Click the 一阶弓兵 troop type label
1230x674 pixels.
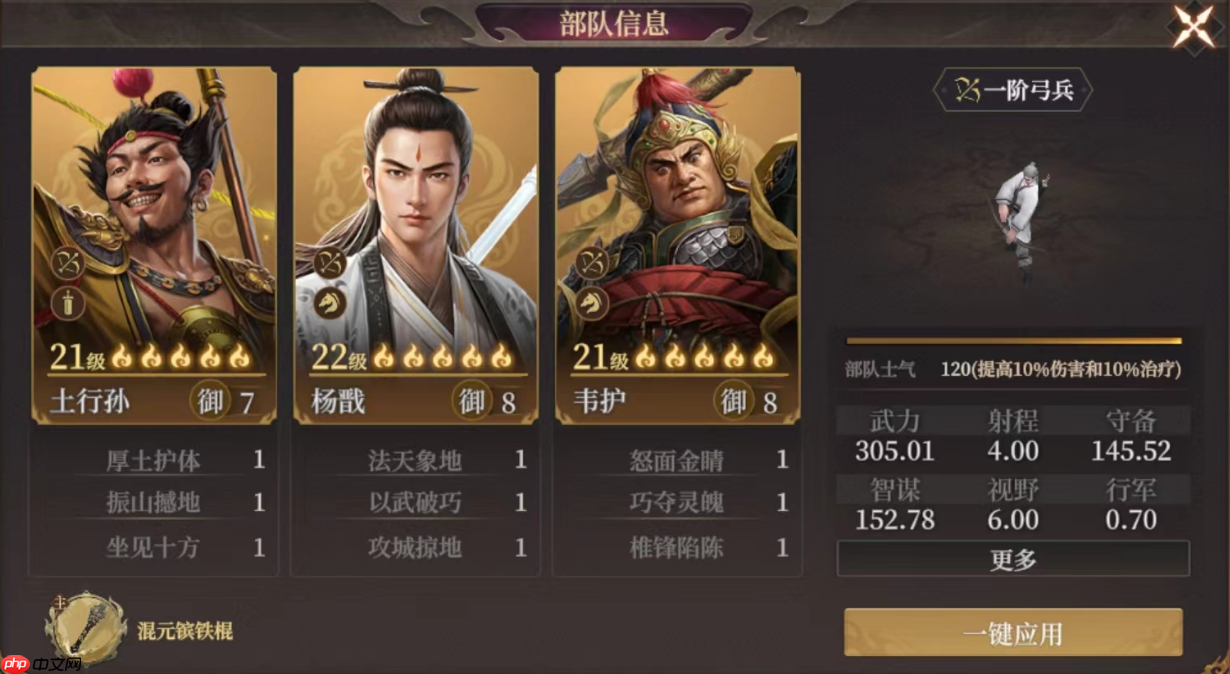pyautogui.click(x=1013, y=91)
